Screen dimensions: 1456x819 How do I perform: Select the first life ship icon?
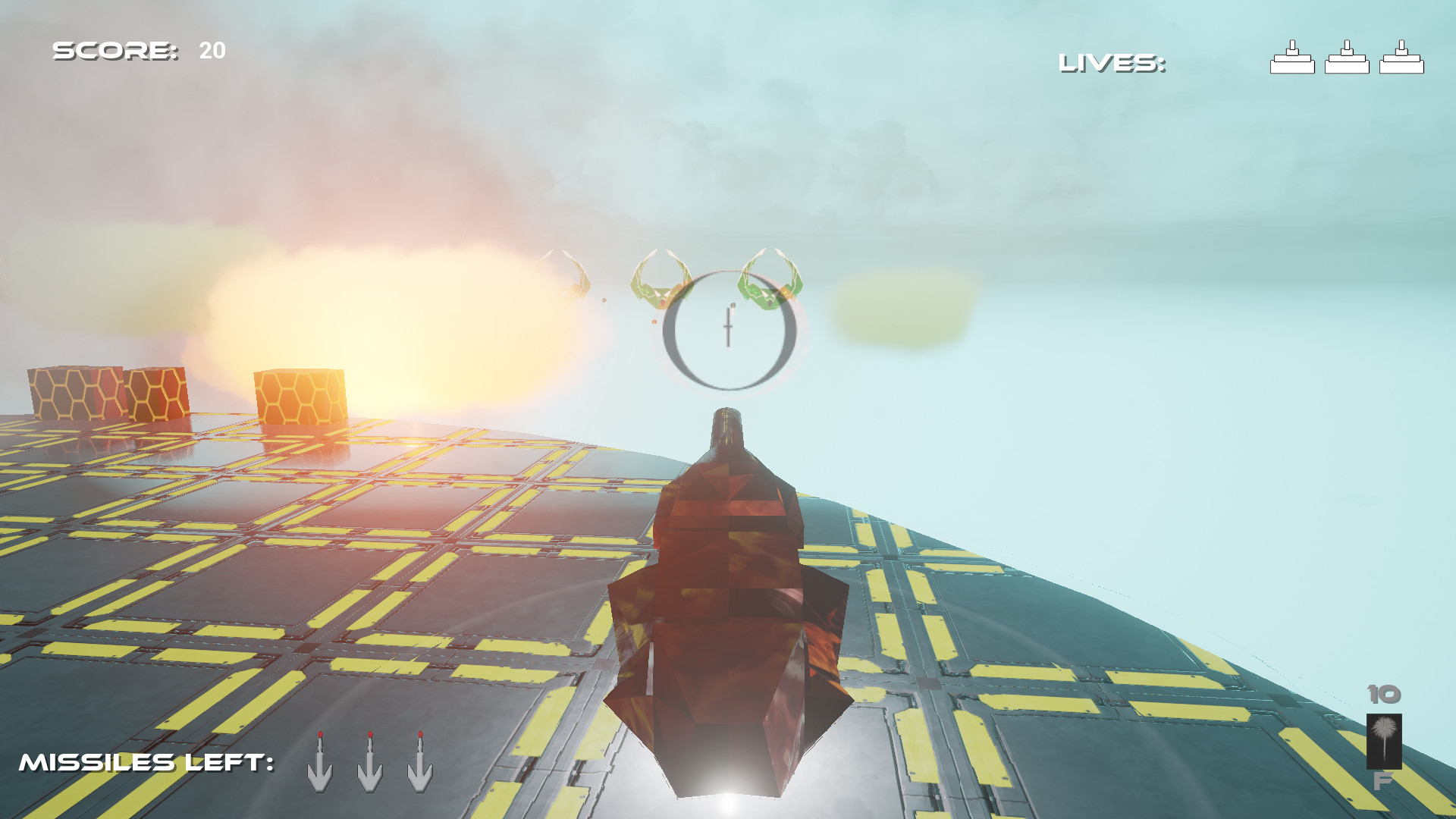[1294, 57]
